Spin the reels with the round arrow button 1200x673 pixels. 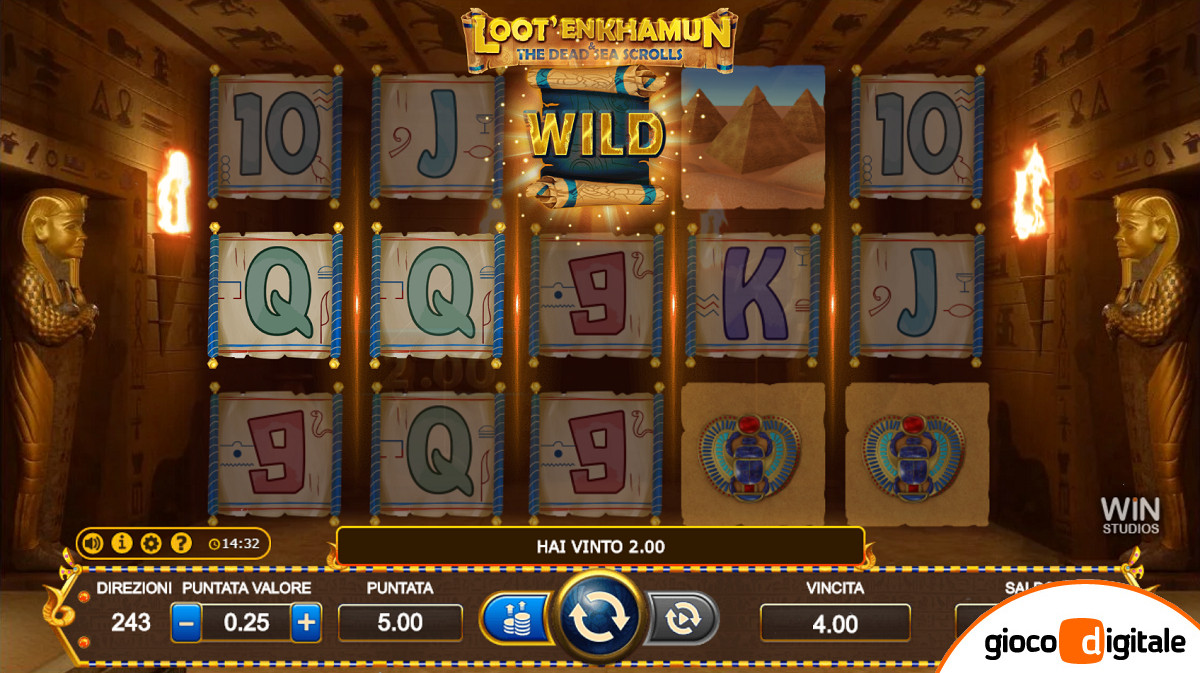pos(598,620)
